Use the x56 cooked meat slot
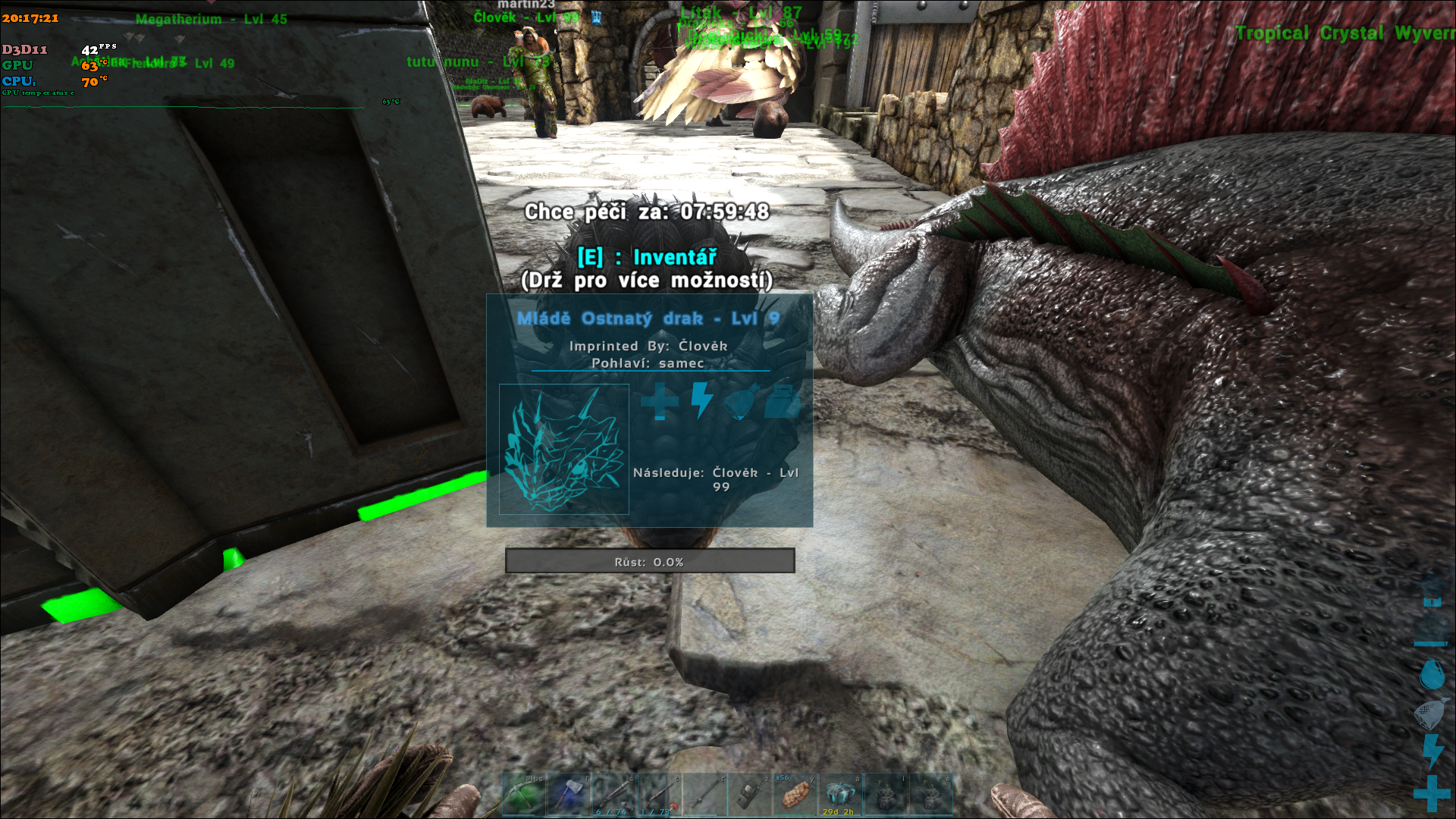 click(x=795, y=795)
